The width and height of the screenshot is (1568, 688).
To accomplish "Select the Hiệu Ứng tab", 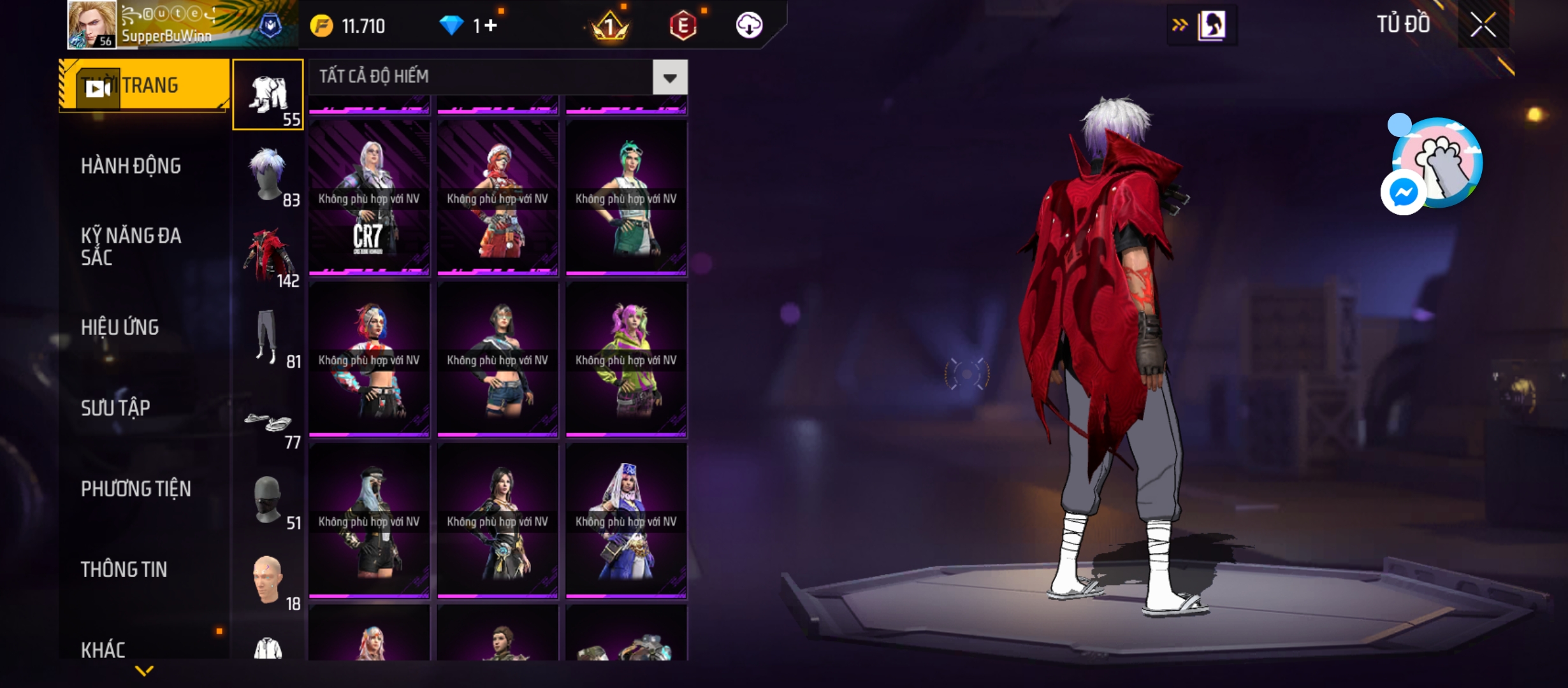I will tap(120, 327).
